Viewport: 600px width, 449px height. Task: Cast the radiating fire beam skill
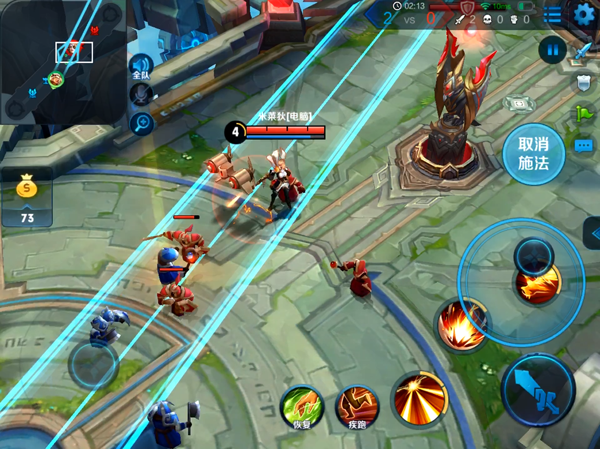click(419, 397)
